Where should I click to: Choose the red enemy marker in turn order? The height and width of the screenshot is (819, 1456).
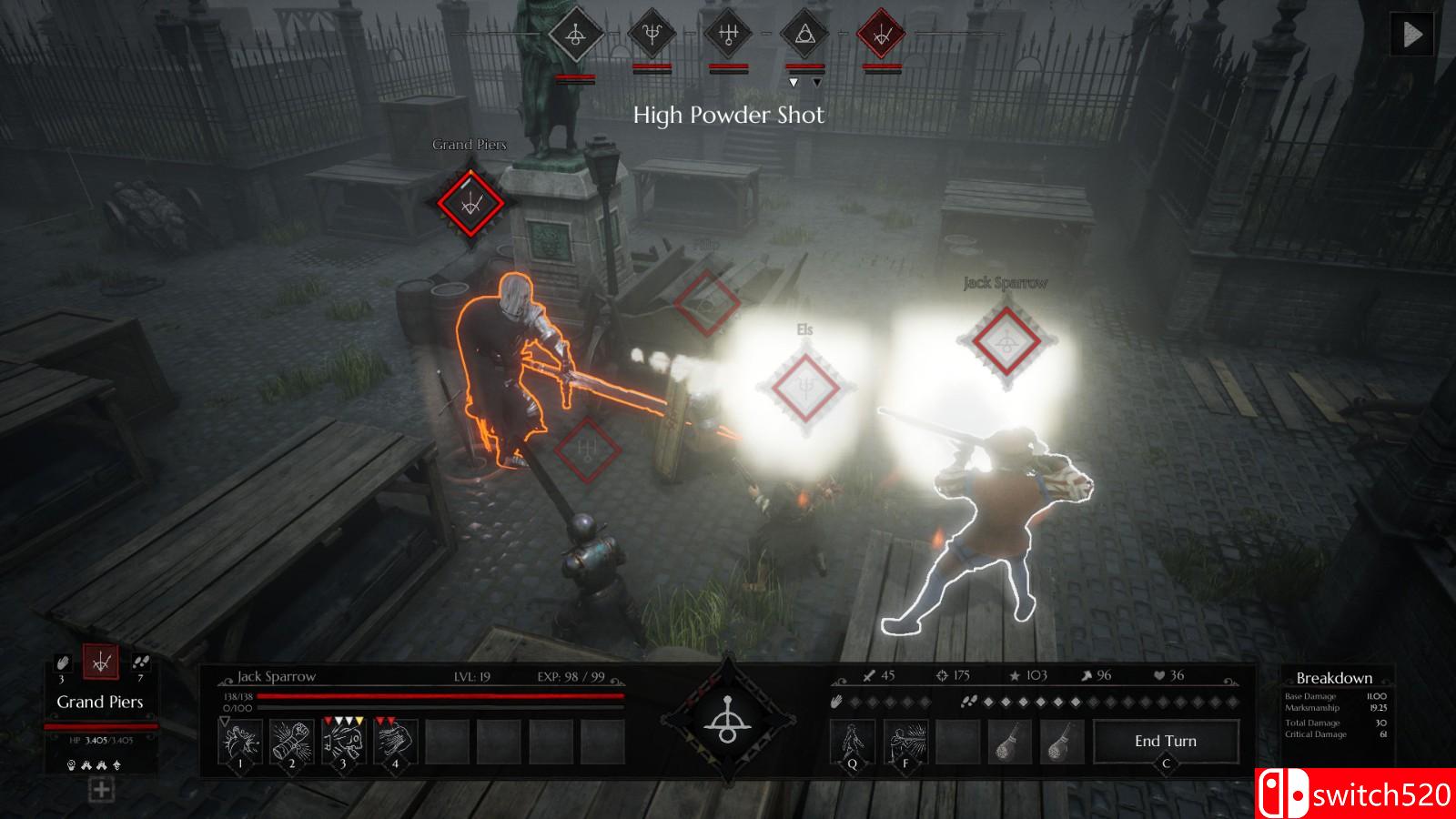[x=881, y=36]
